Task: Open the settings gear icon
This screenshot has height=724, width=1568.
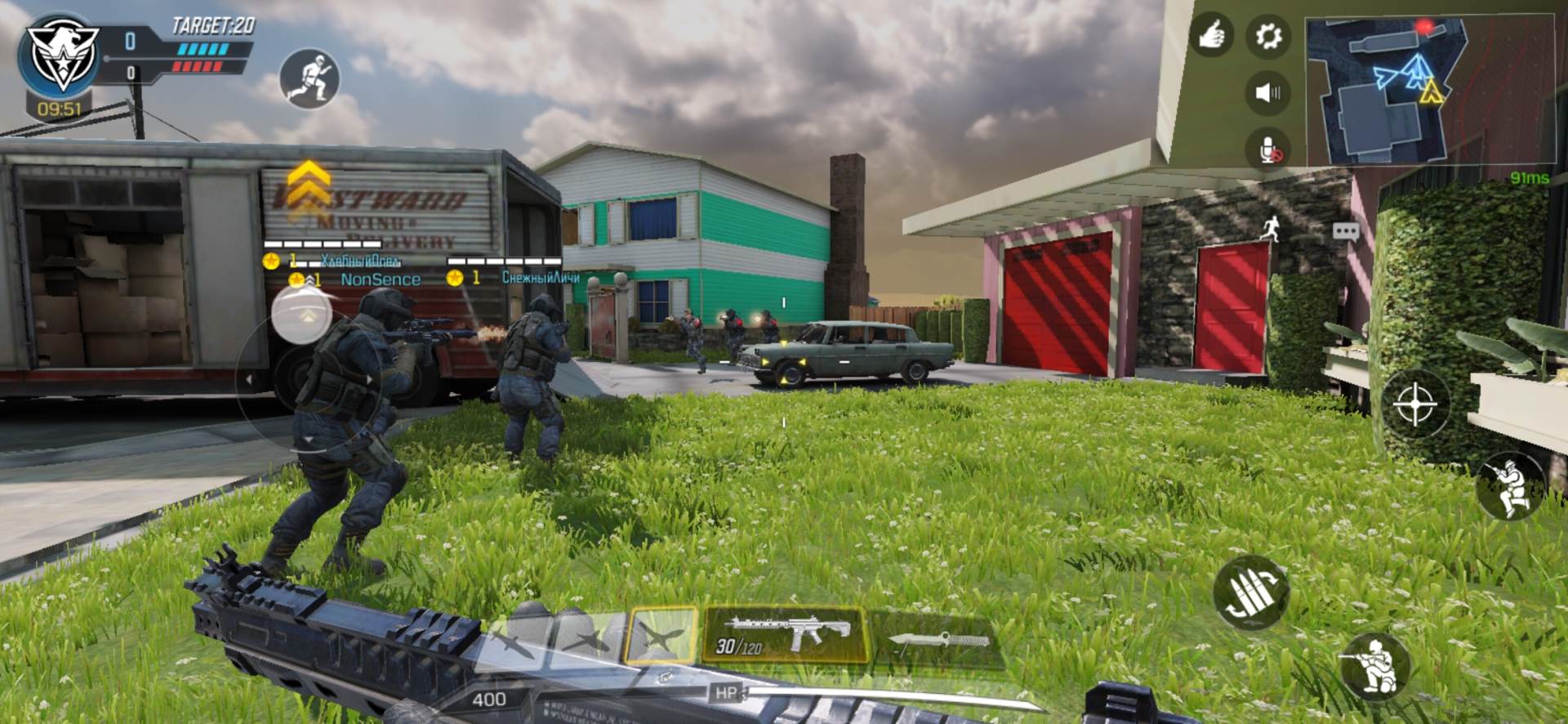Action: click(x=1267, y=34)
